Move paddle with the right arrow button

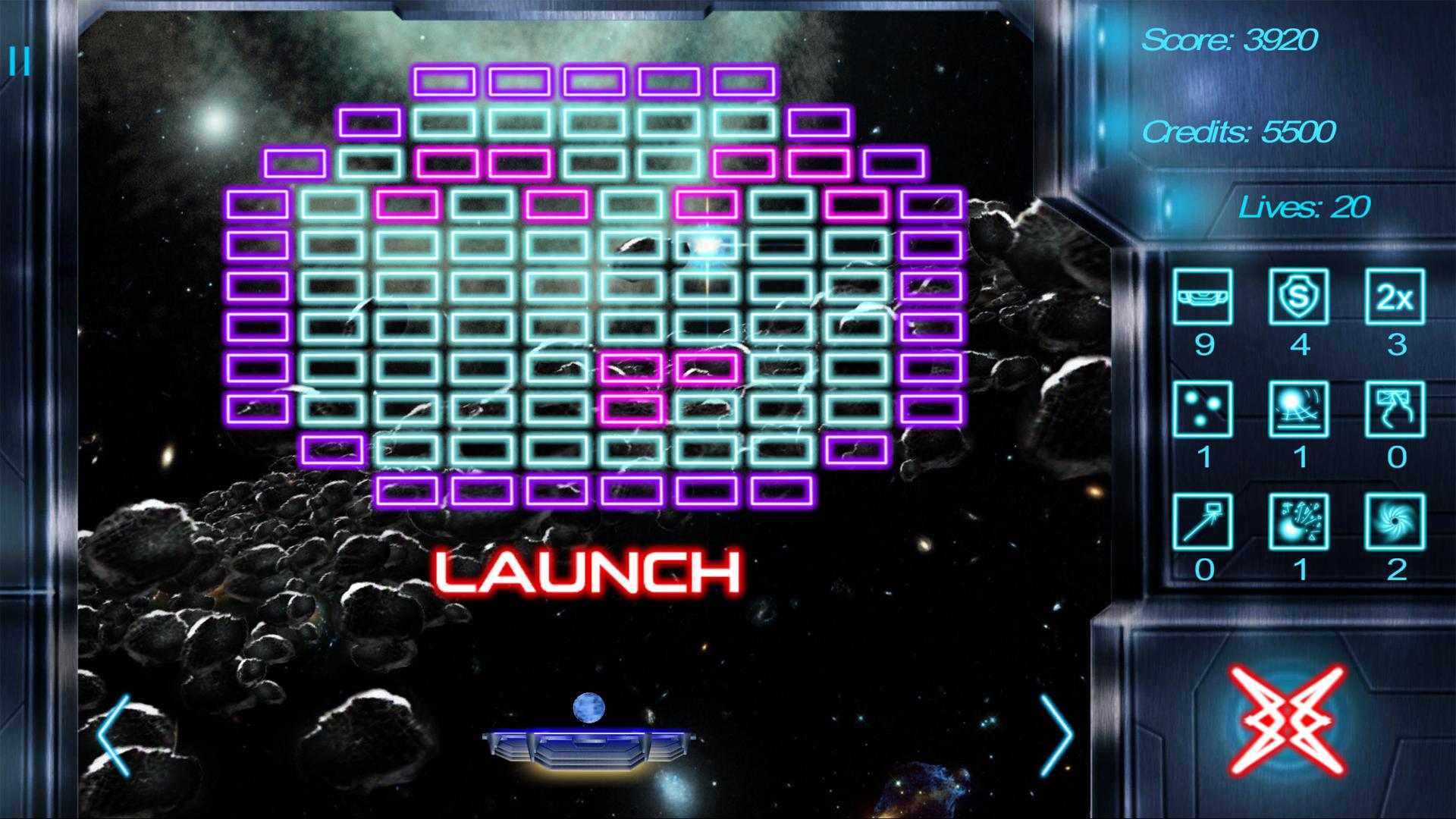(1056, 736)
